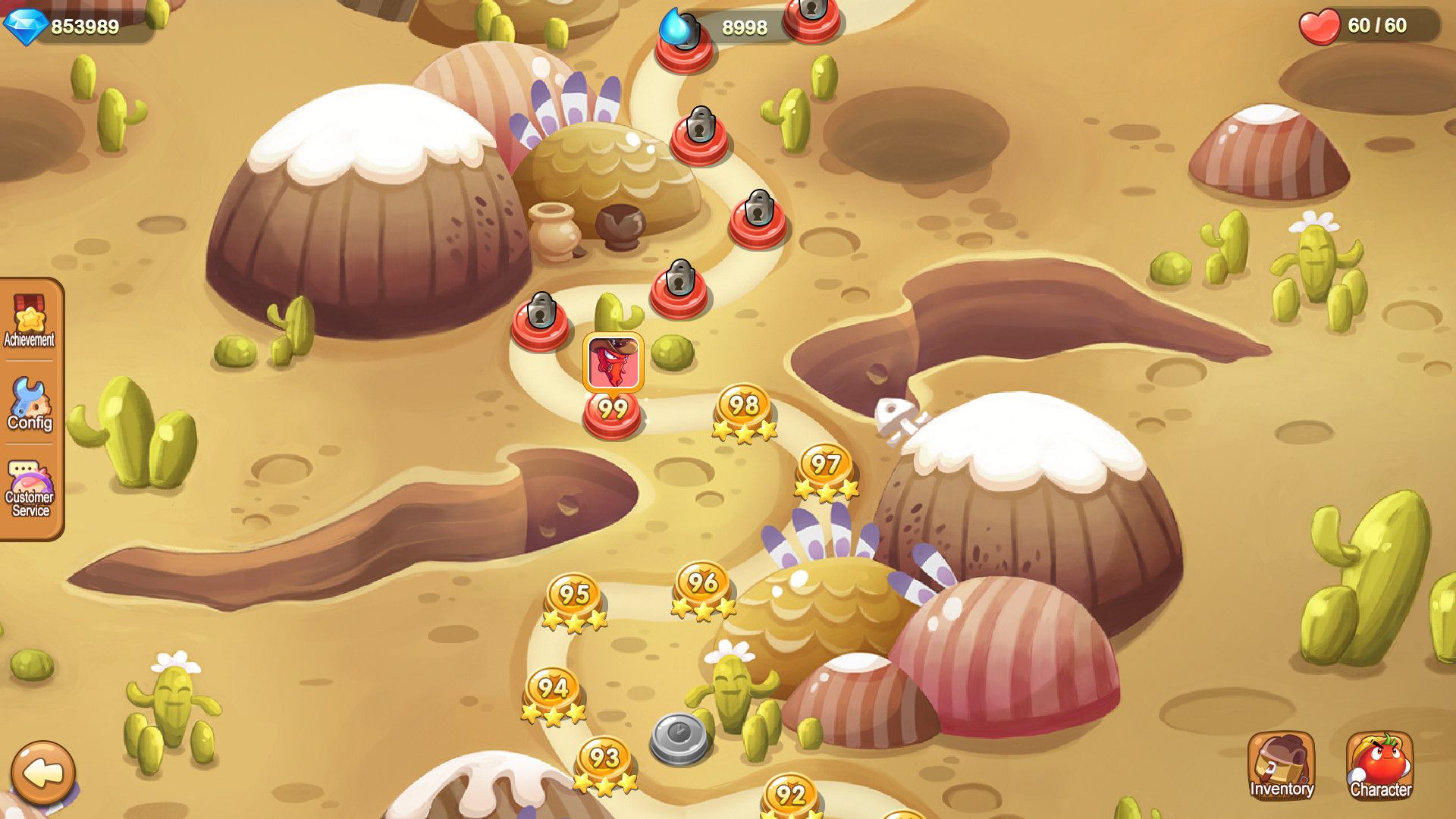
Task: Select level 92 node
Action: click(x=790, y=795)
